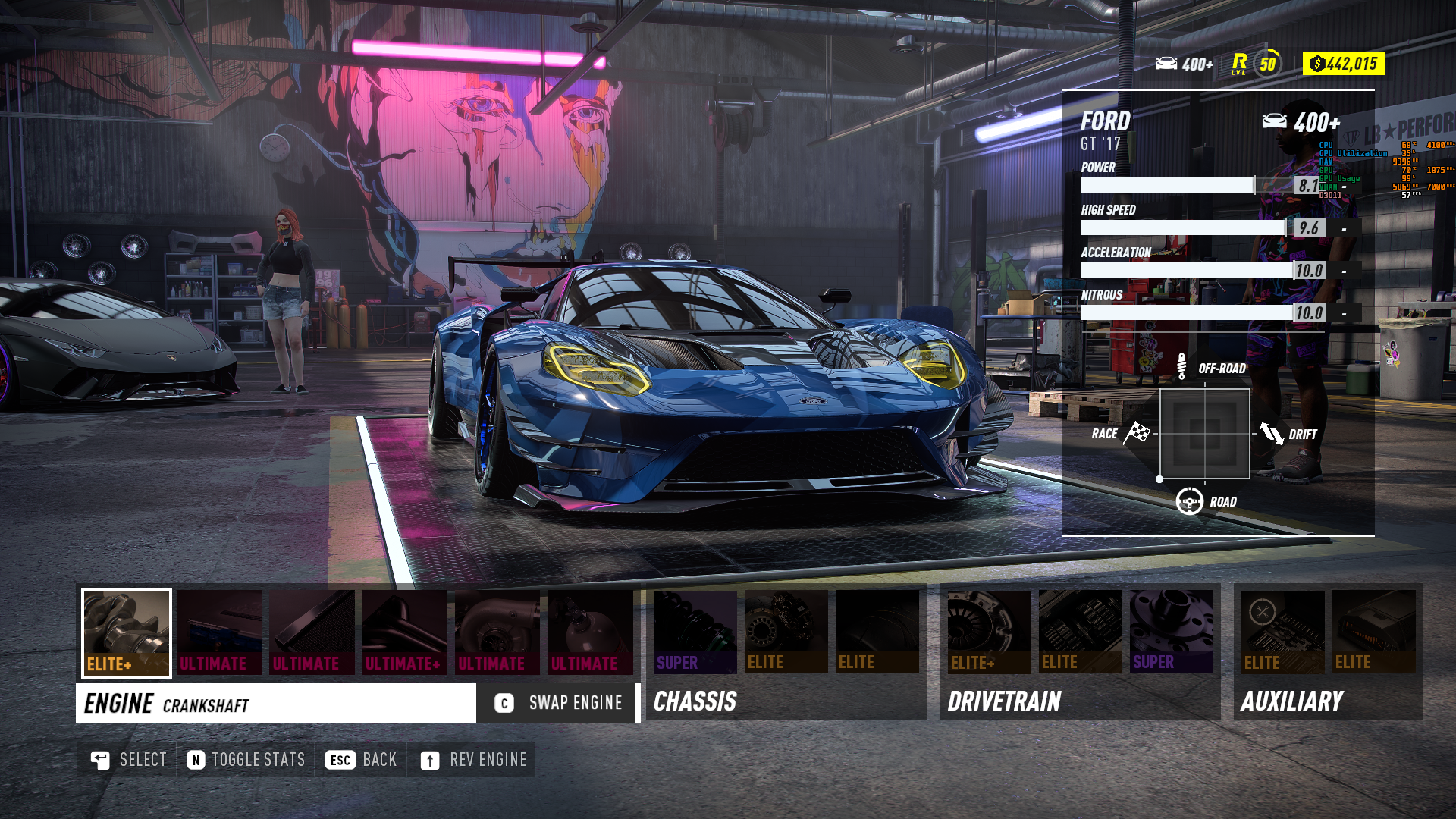This screenshot has height=819, width=1456.
Task: Click the Elite nitrous slot in Auxiliary
Action: [1373, 632]
